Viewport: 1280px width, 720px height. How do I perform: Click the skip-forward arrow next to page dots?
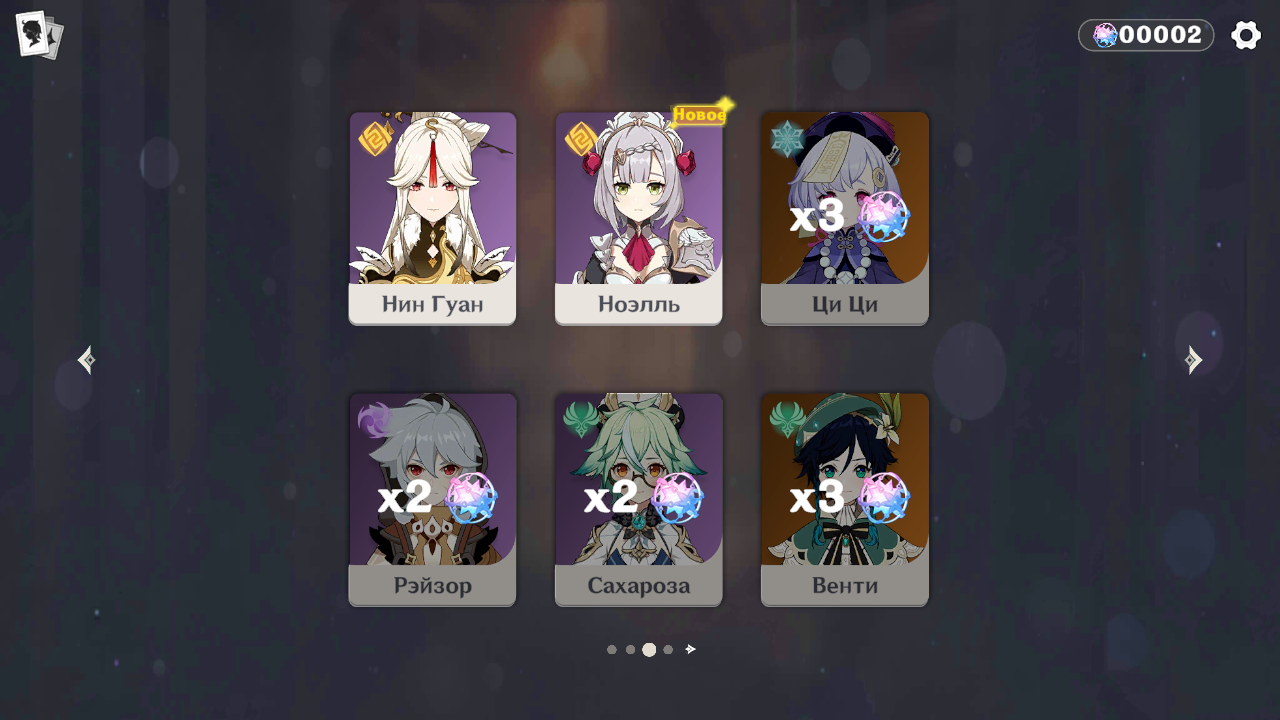pos(689,649)
